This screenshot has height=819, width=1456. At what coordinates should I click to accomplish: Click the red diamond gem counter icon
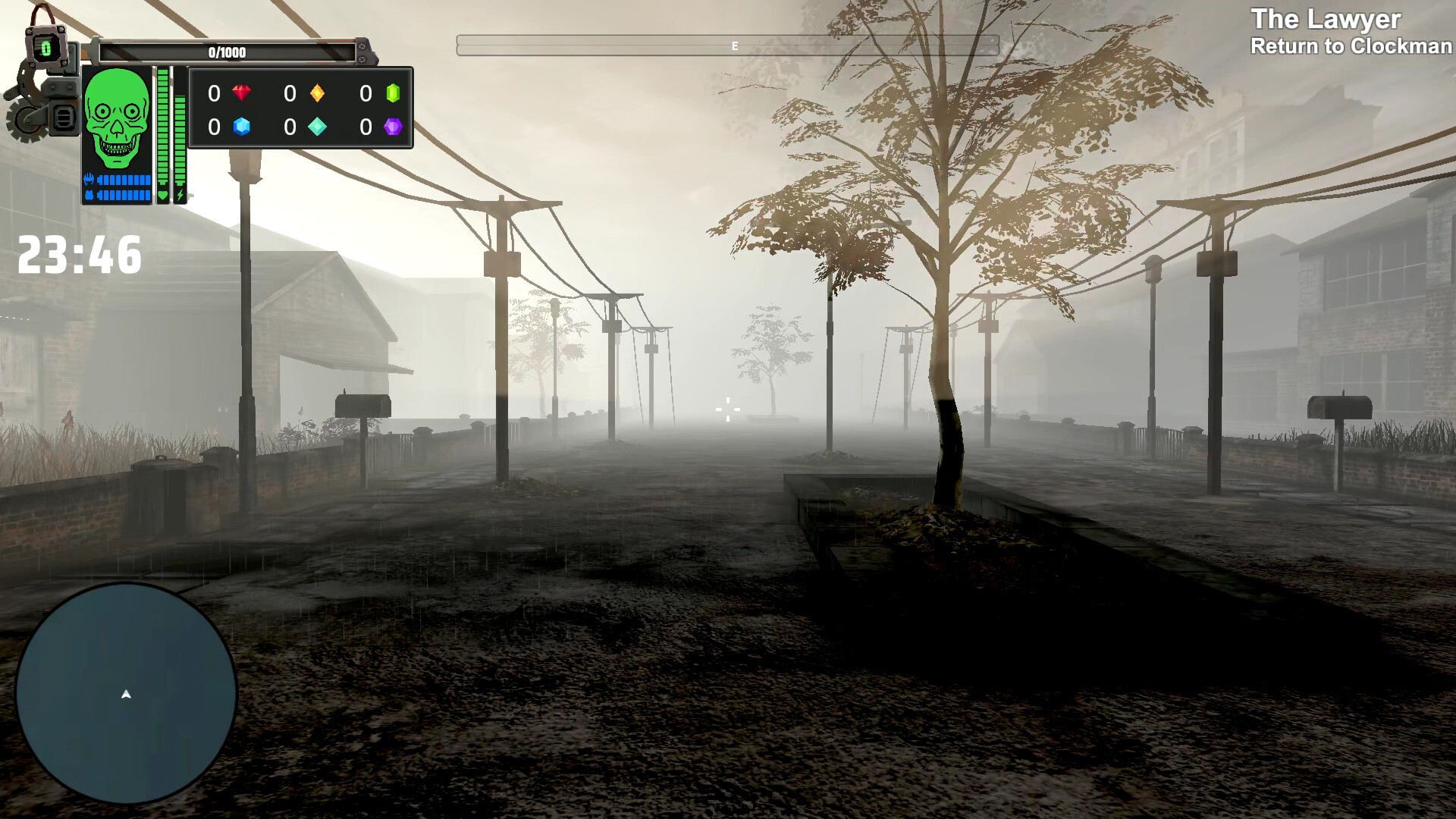pos(242,93)
